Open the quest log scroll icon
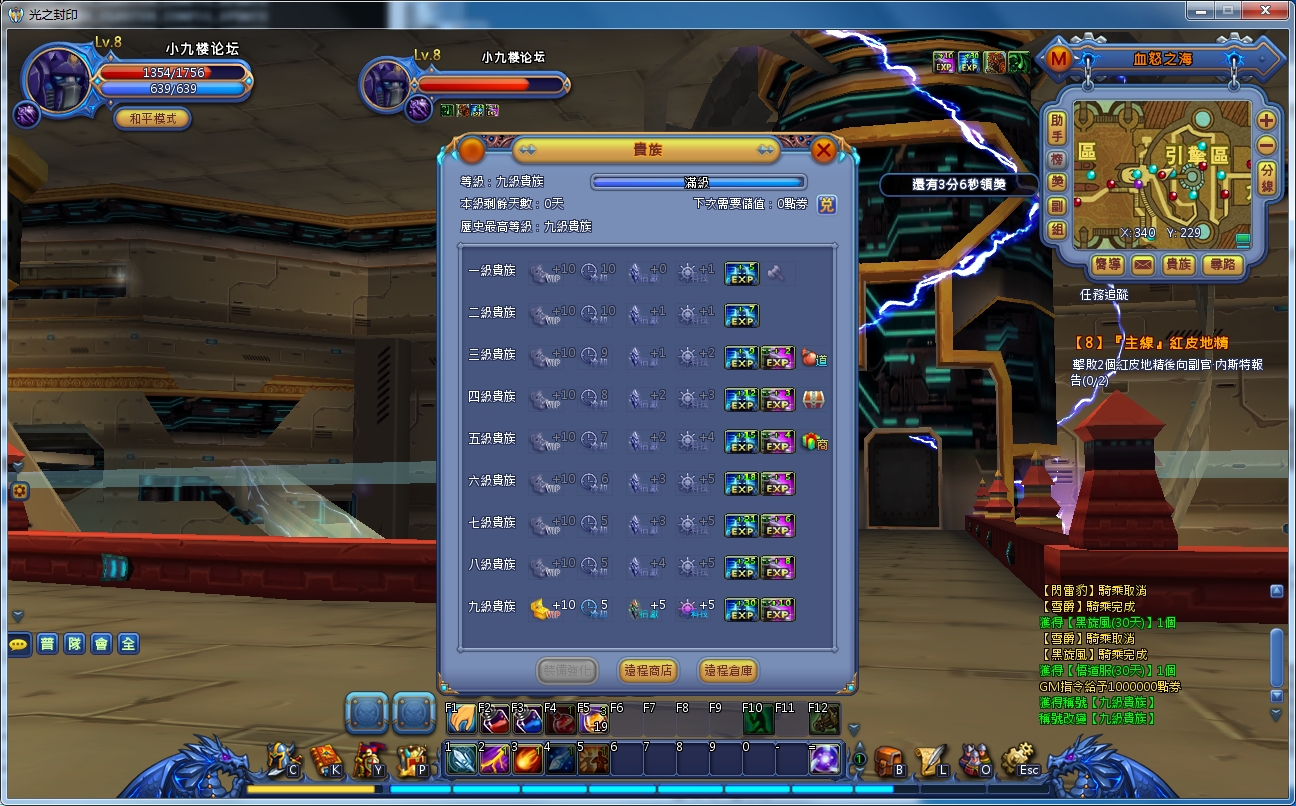 (x=931, y=761)
